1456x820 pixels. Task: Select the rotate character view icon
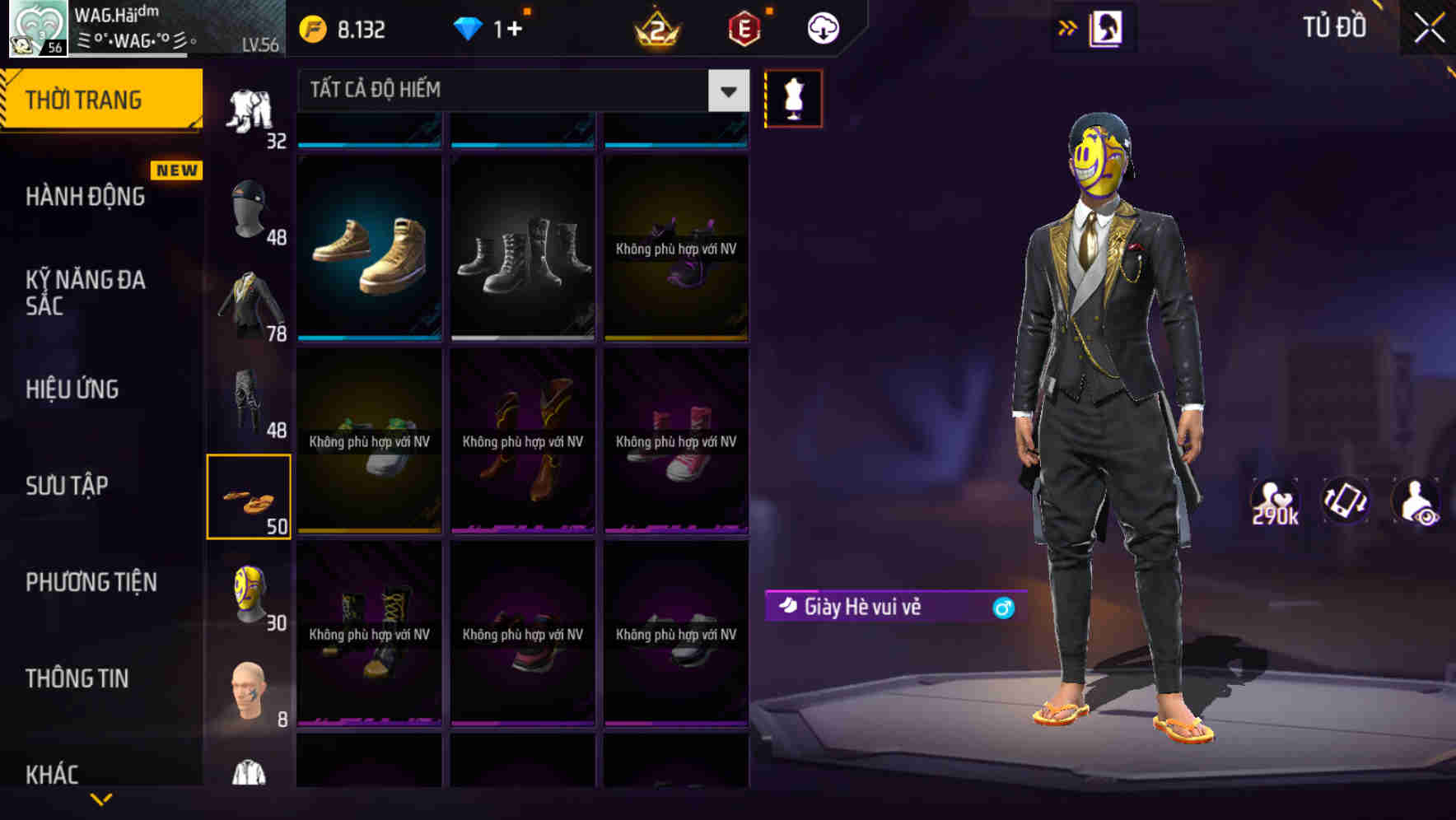click(1346, 501)
